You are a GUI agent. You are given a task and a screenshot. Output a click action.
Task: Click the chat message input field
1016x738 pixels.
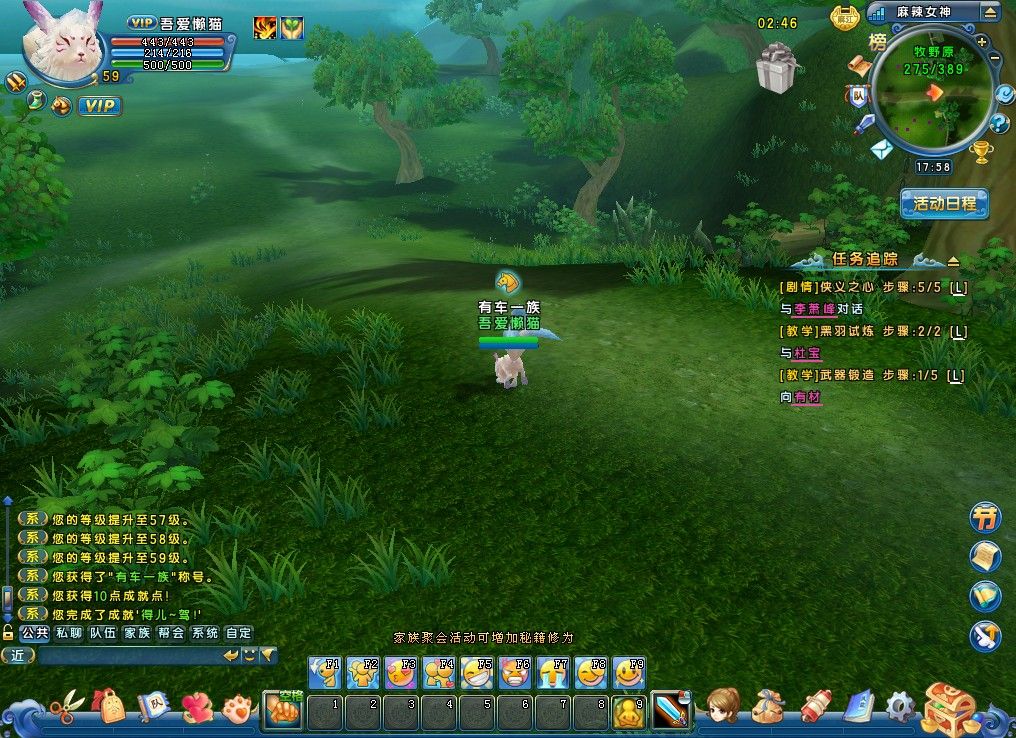click(128, 656)
